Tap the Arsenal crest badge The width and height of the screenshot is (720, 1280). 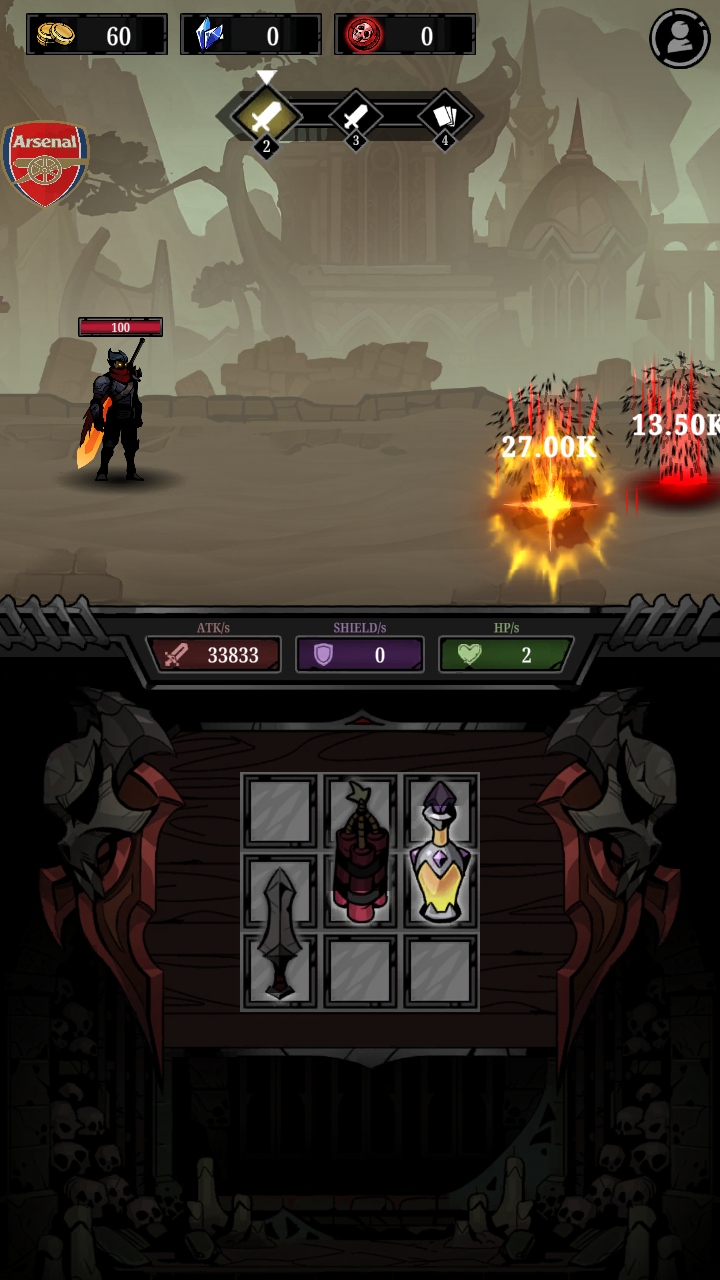click(45, 163)
